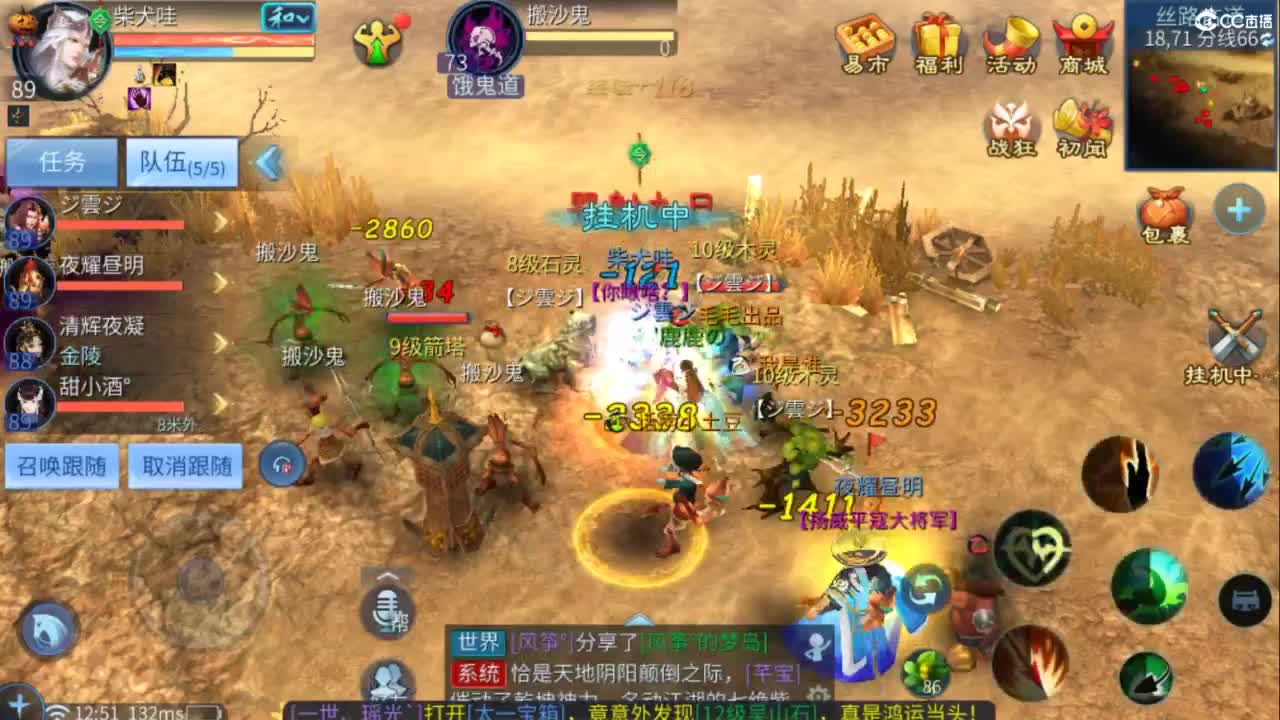Open the 包裹 backpack pouch icon
Screen dimensions: 1280x720
click(x=1163, y=210)
